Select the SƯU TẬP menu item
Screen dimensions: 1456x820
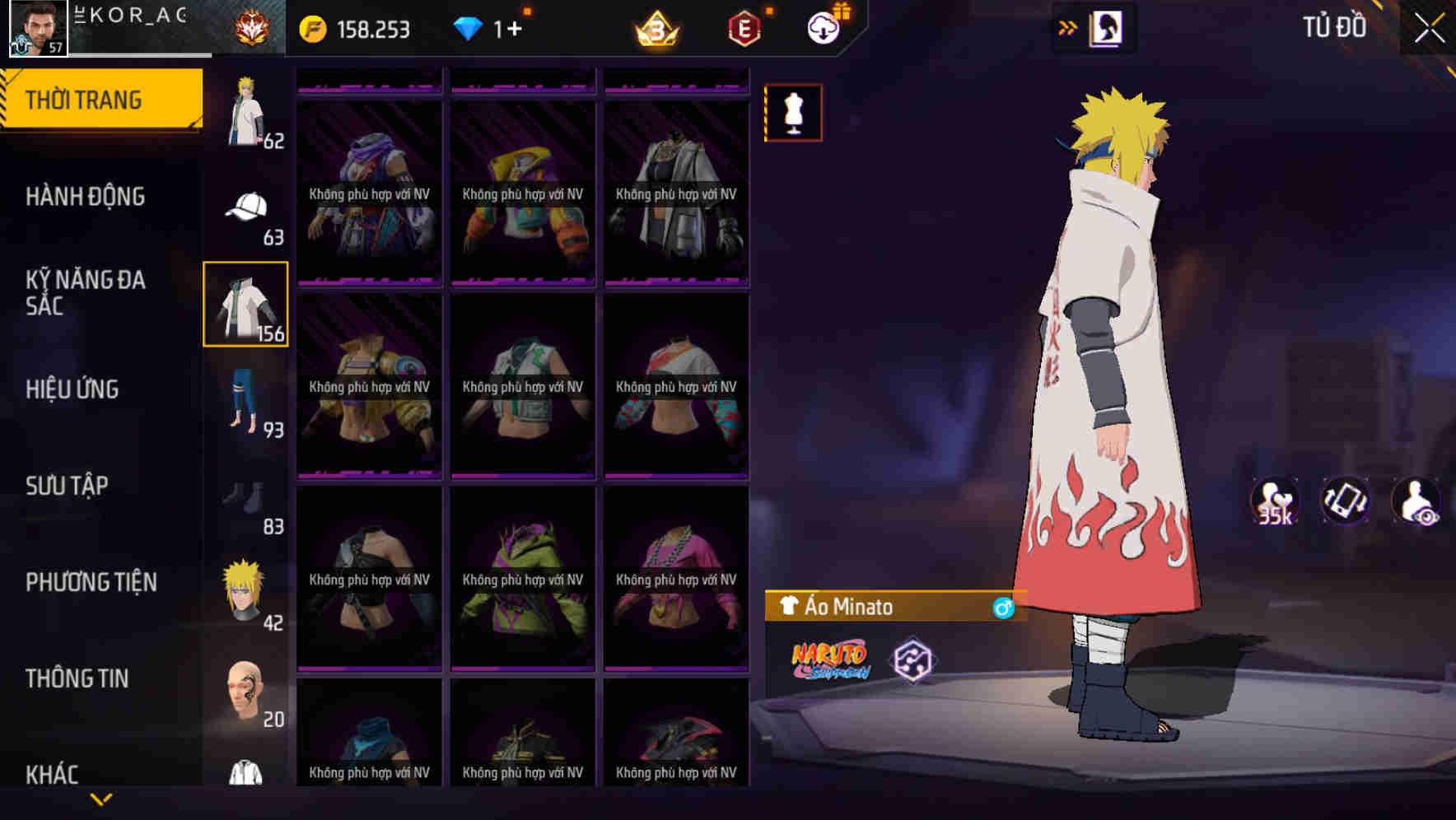[x=68, y=486]
